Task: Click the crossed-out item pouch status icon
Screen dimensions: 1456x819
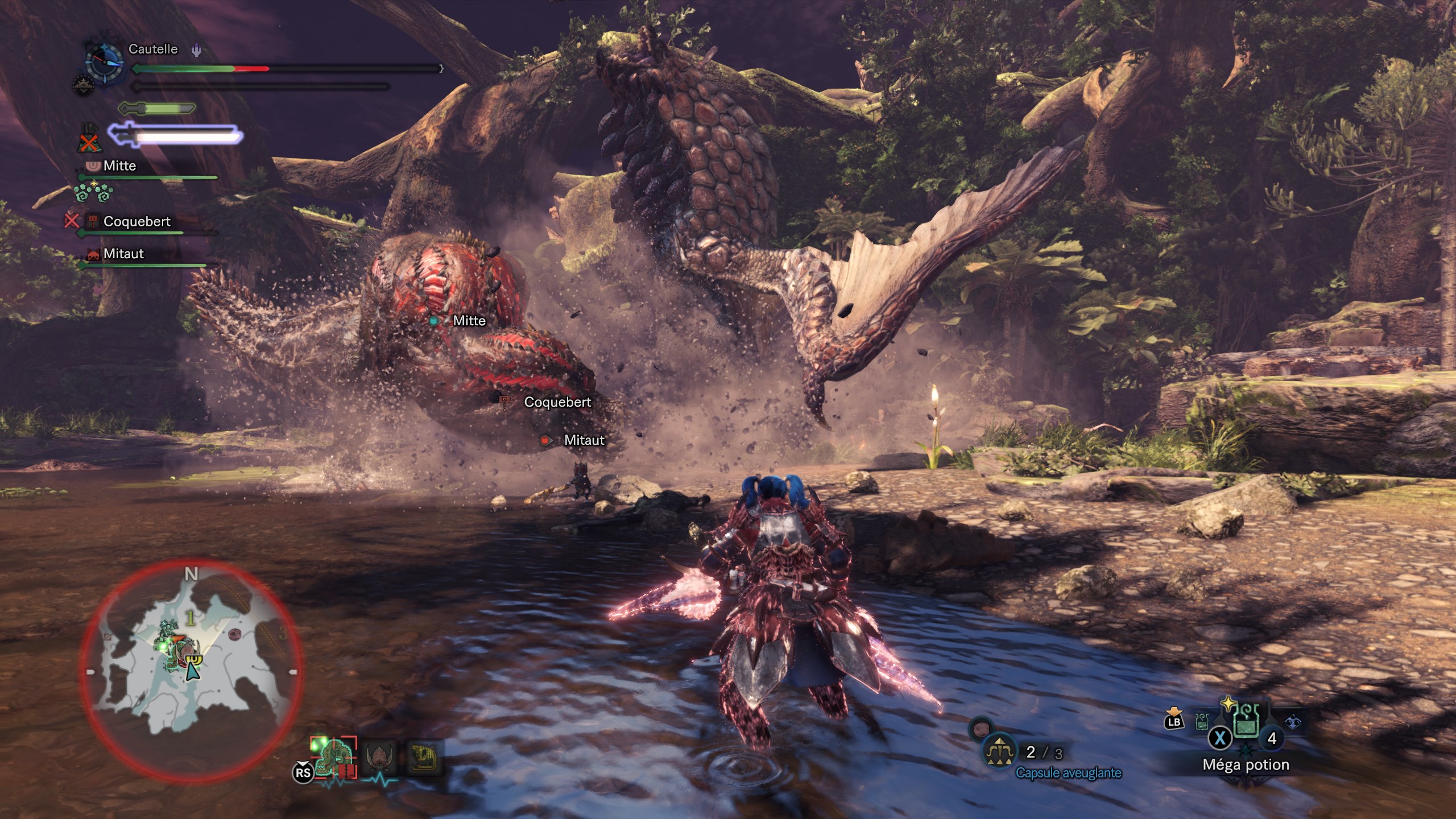Action: [89, 139]
